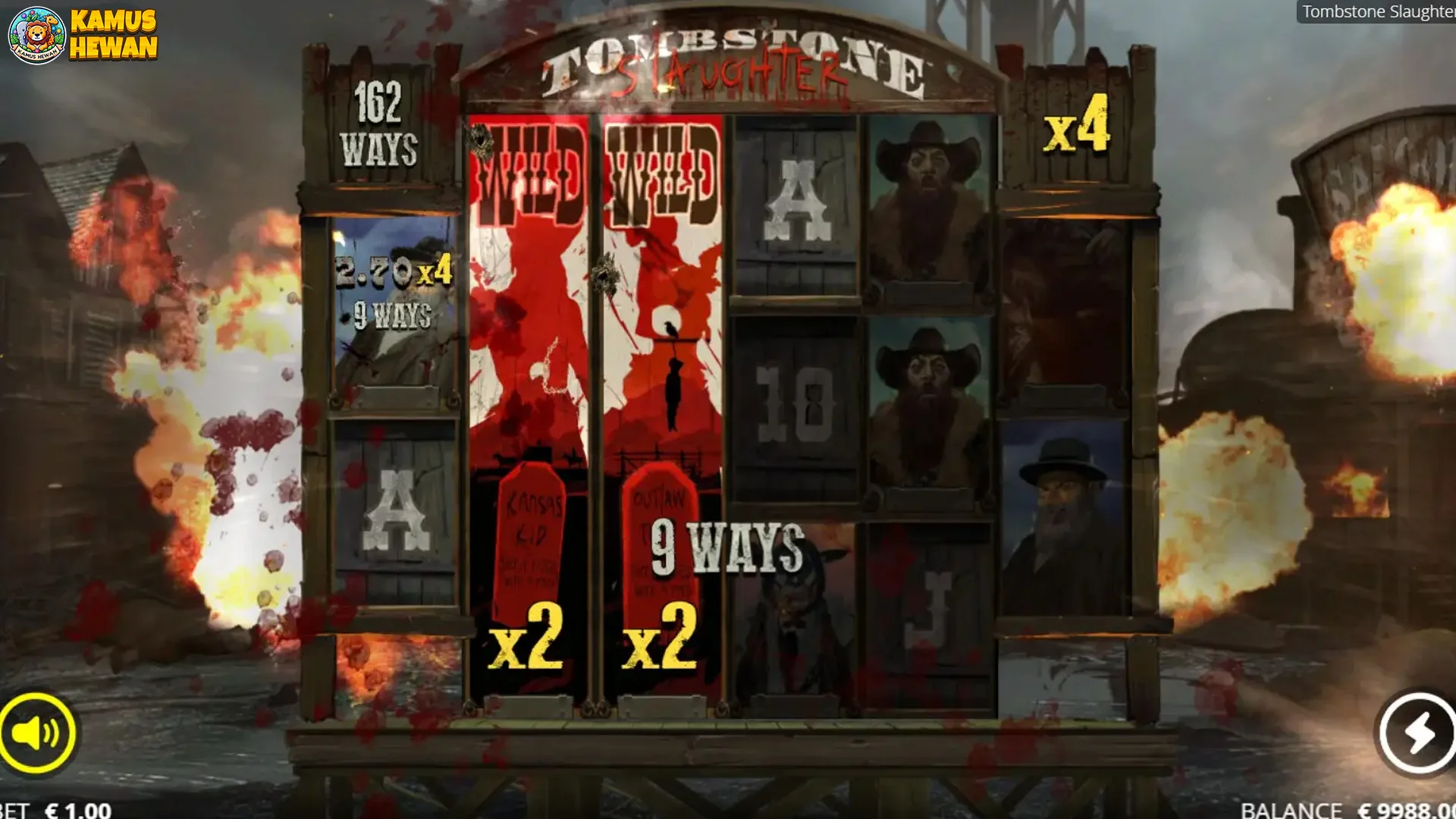Toggle the yellow sound speaker button

click(x=36, y=733)
